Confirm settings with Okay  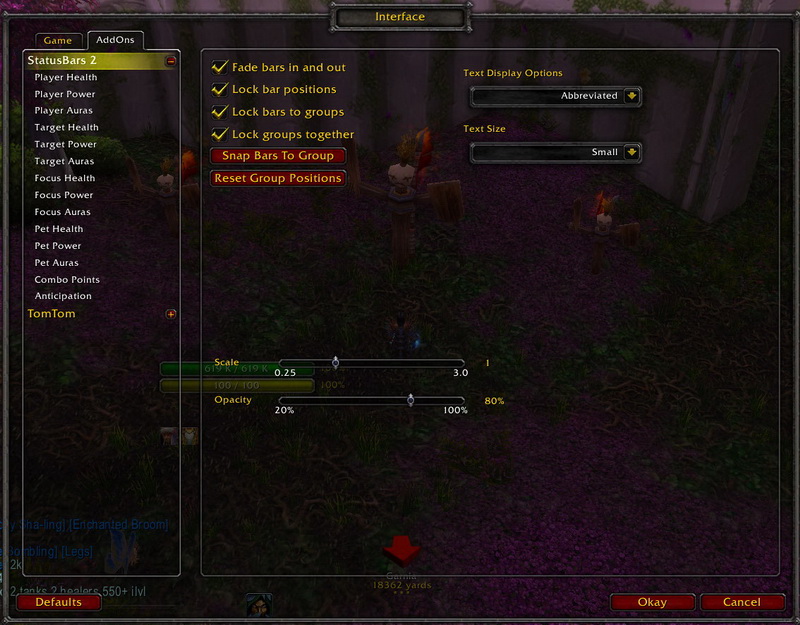tap(652, 602)
